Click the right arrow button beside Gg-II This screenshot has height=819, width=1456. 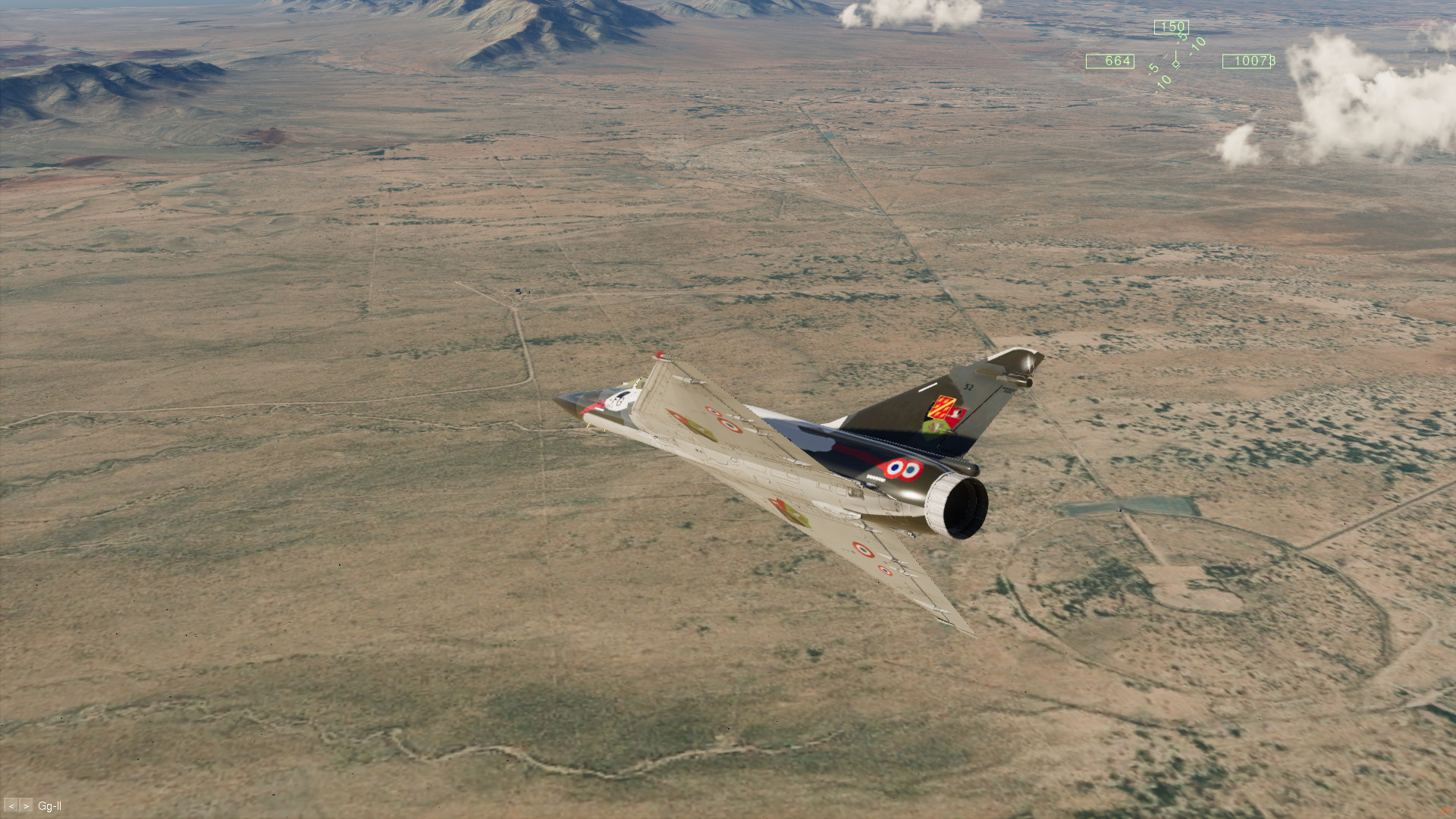(x=27, y=806)
